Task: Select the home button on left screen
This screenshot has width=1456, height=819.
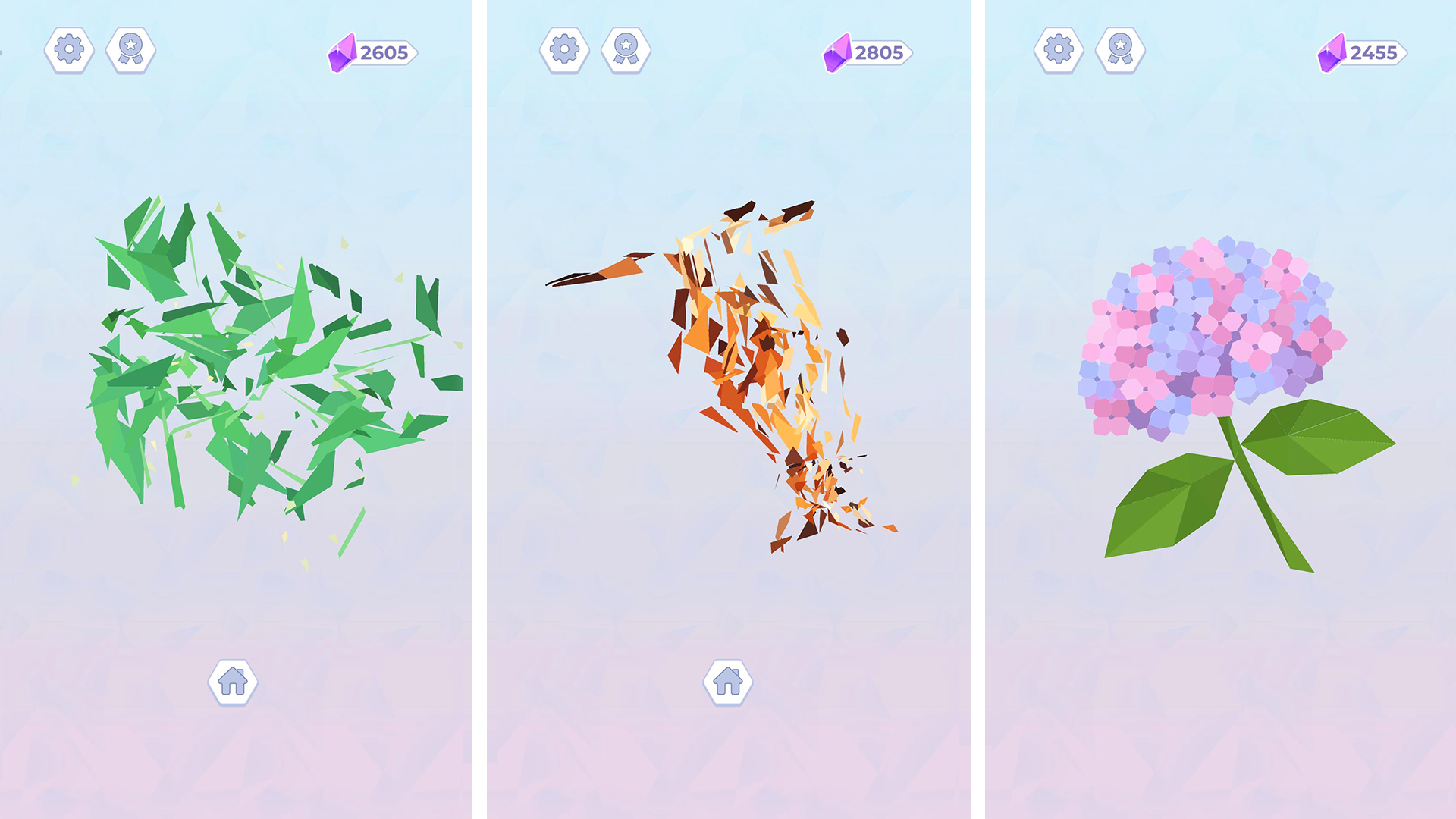Action: 231,681
